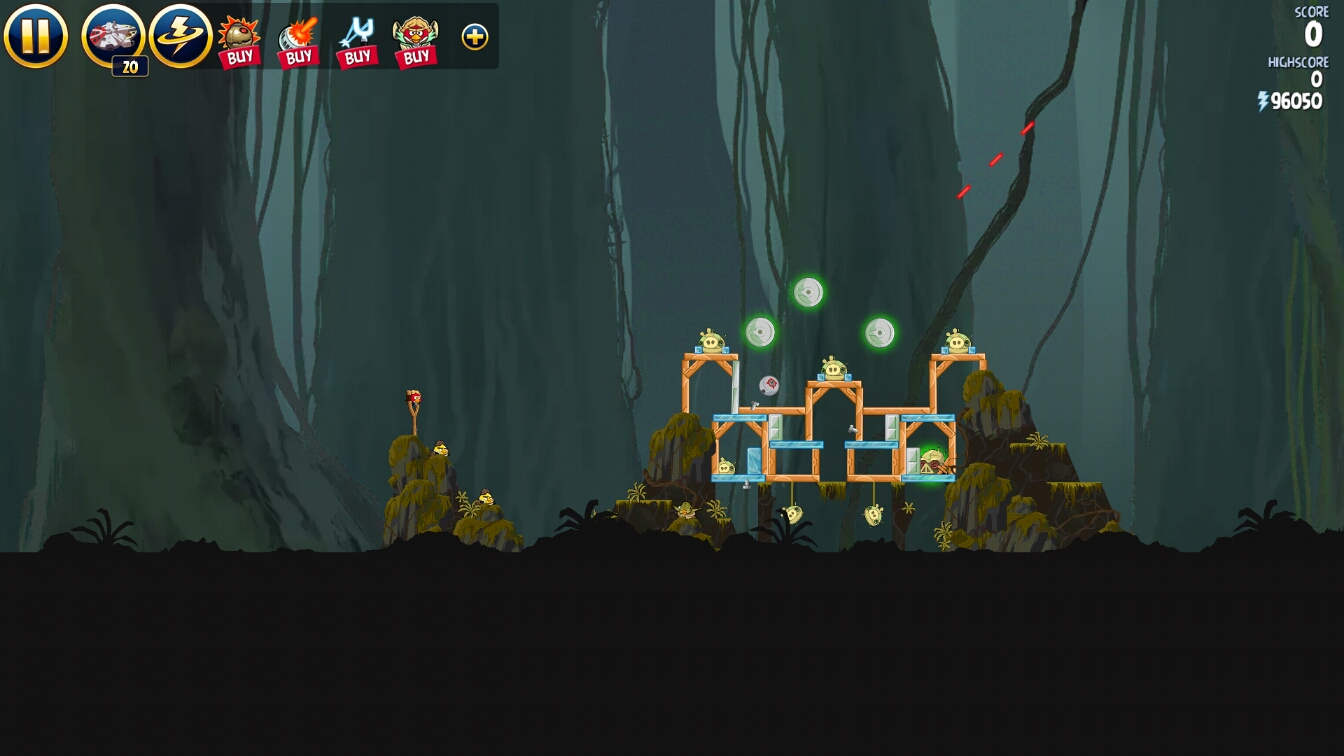Buy the blaster droid power-up
This screenshot has height=756, width=1344.
[x=298, y=42]
